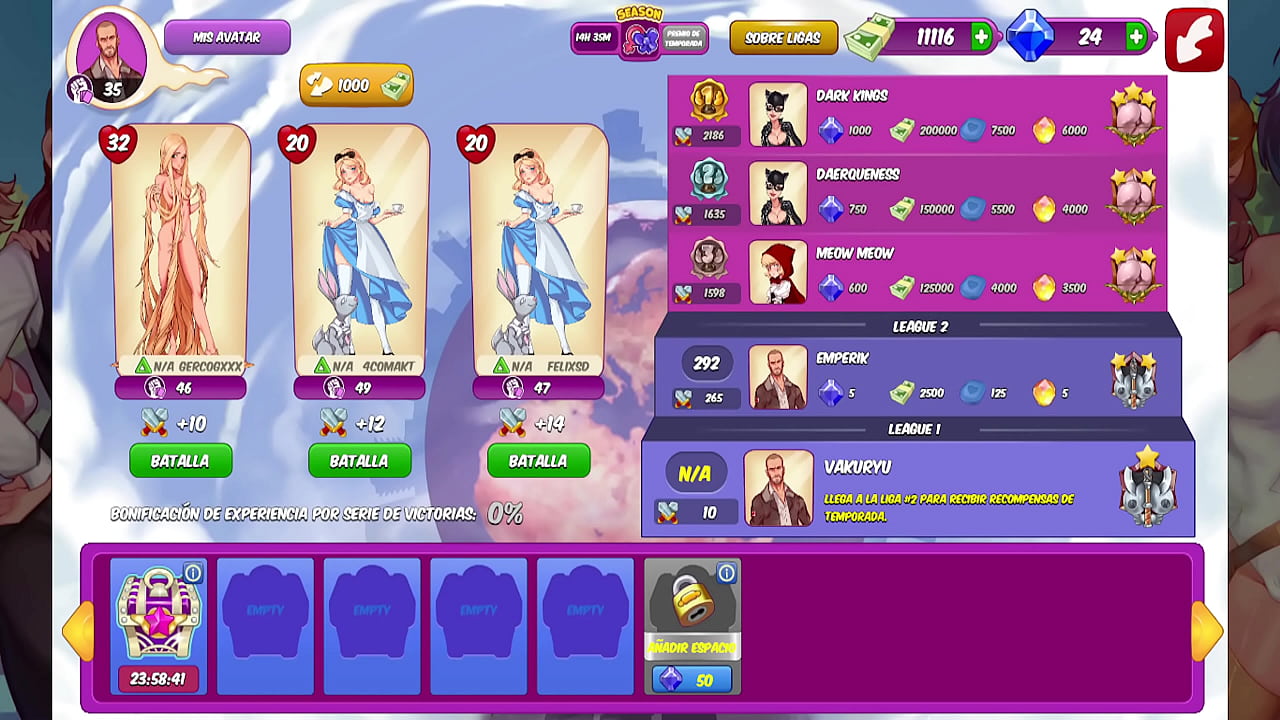This screenshot has width=1280, height=720.
Task: Show next chests with right arrow
Action: click(1207, 630)
